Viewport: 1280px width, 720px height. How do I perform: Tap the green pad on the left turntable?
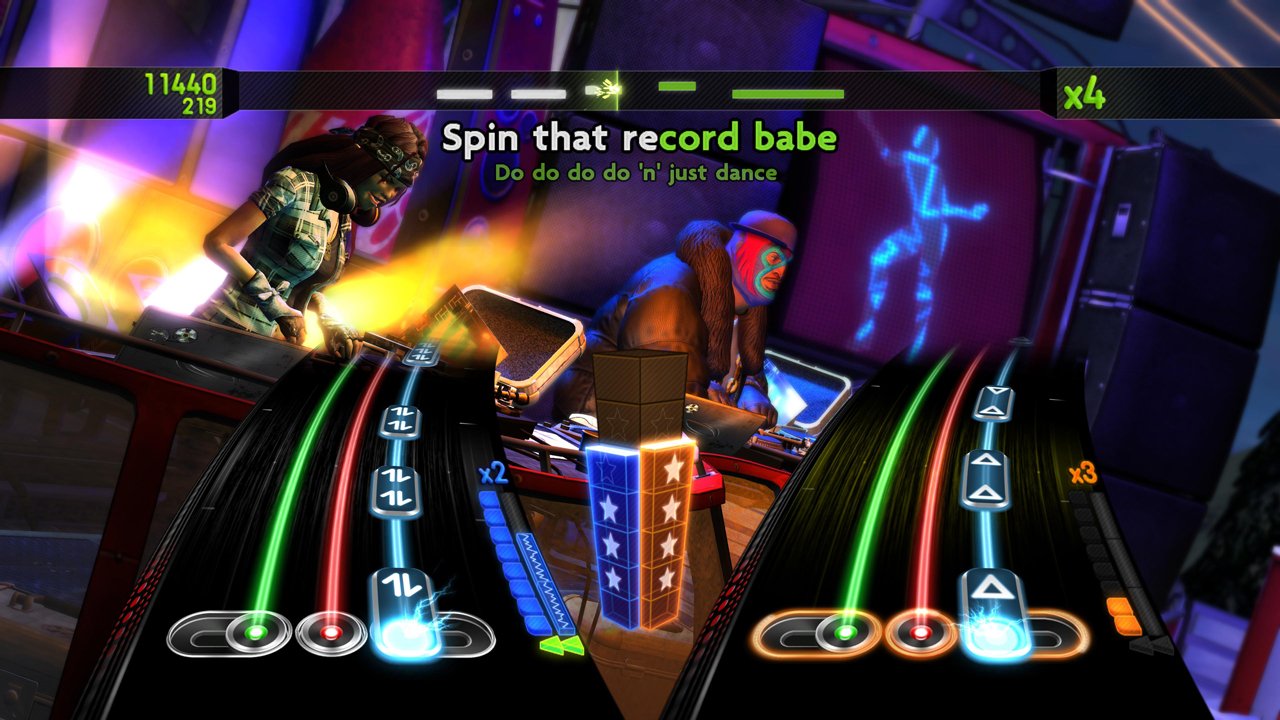pyautogui.click(x=258, y=631)
